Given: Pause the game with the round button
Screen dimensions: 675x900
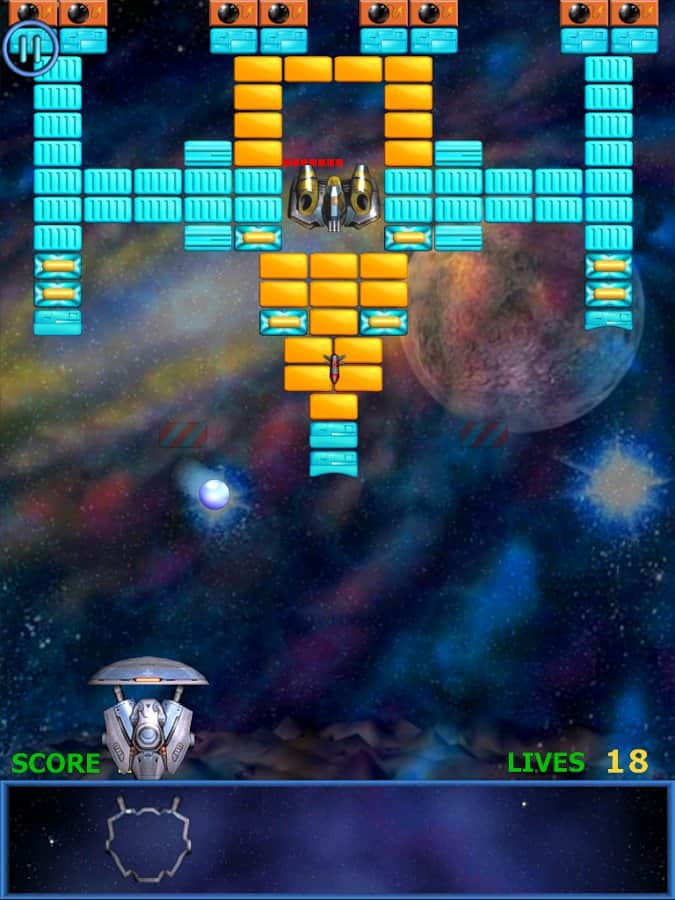Looking at the screenshot, I should [x=30, y=47].
